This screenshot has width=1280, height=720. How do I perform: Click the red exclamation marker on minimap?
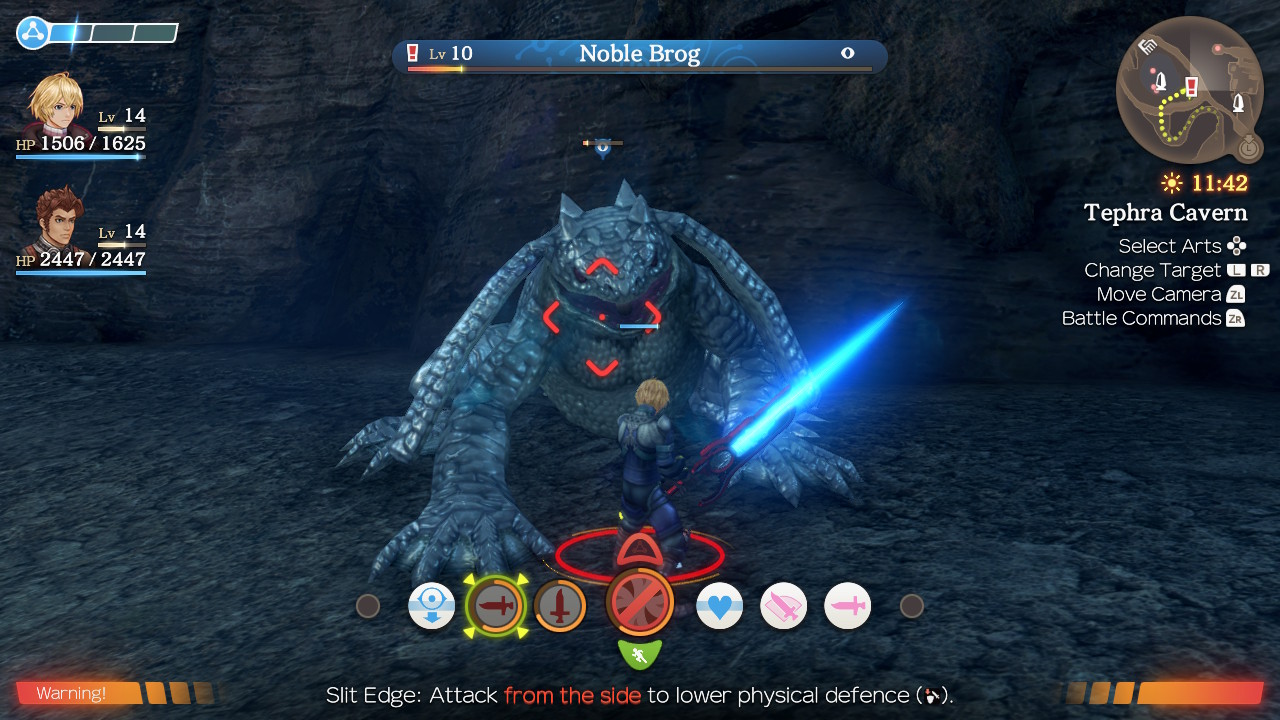1191,86
